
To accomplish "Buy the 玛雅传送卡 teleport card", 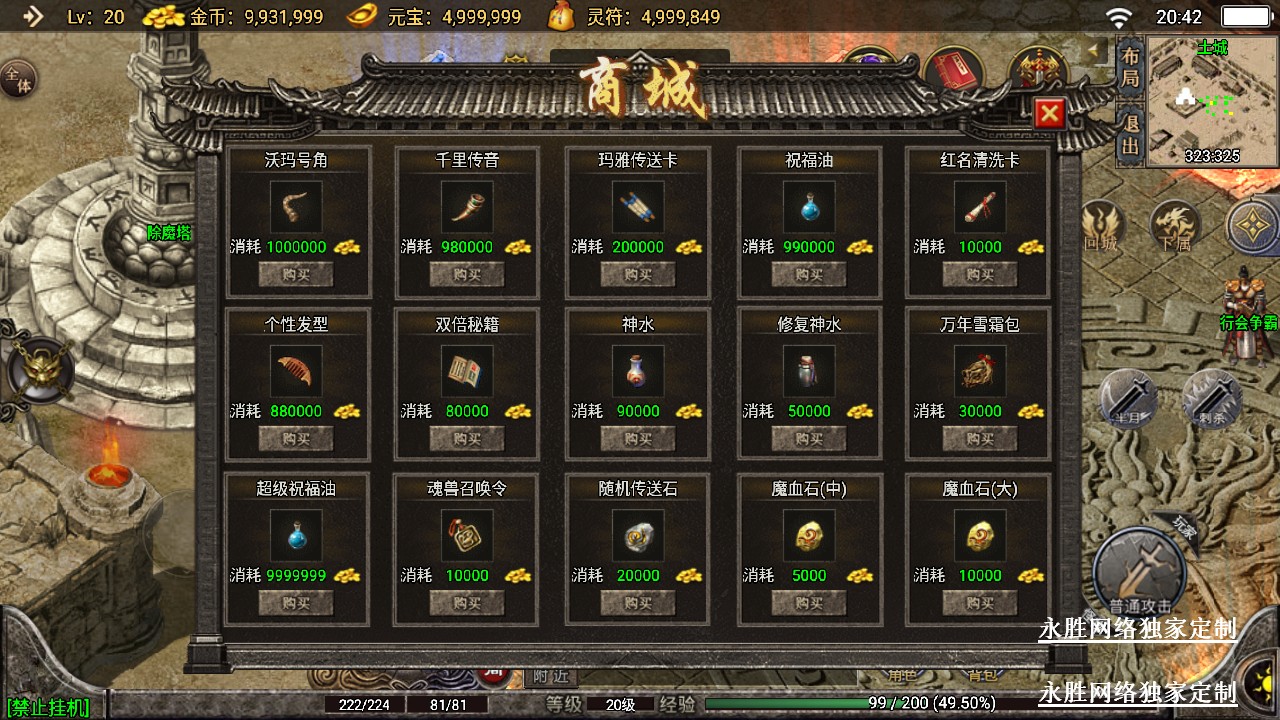I will (638, 274).
